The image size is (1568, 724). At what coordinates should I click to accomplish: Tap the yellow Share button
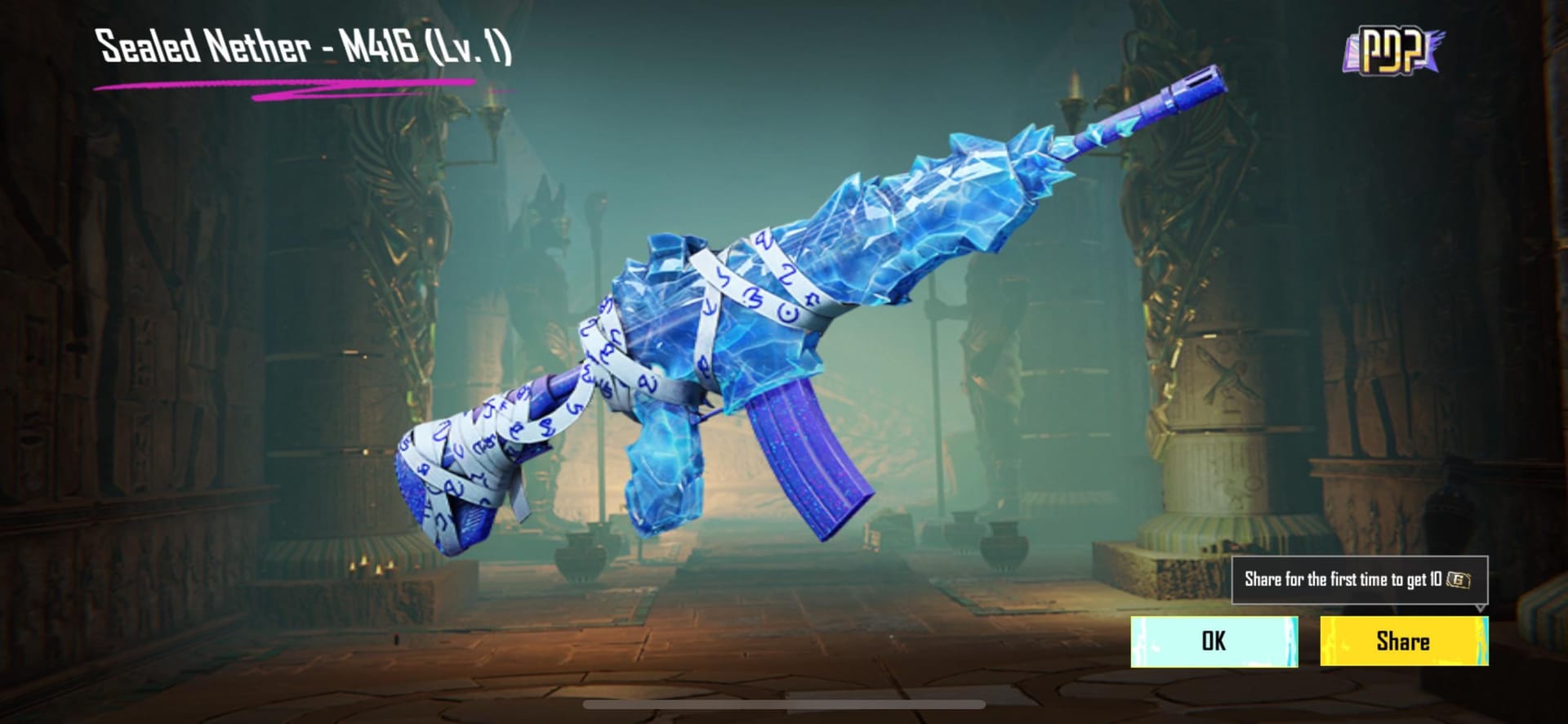tap(1402, 641)
